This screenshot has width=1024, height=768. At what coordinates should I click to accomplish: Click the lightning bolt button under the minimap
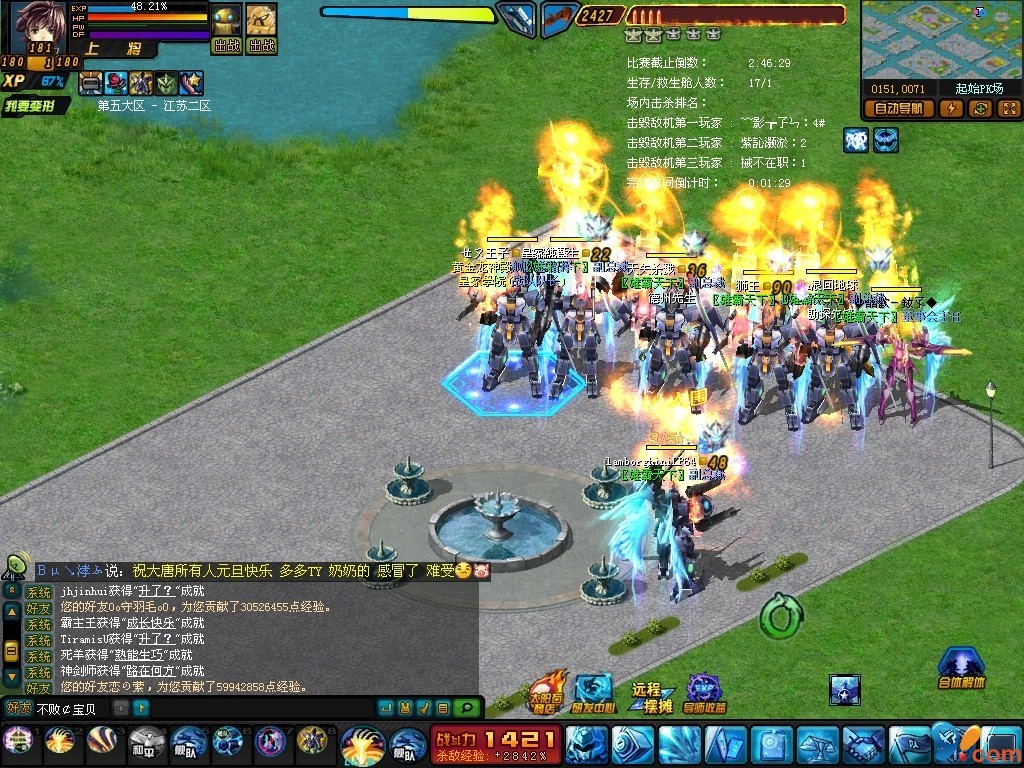[x=951, y=108]
